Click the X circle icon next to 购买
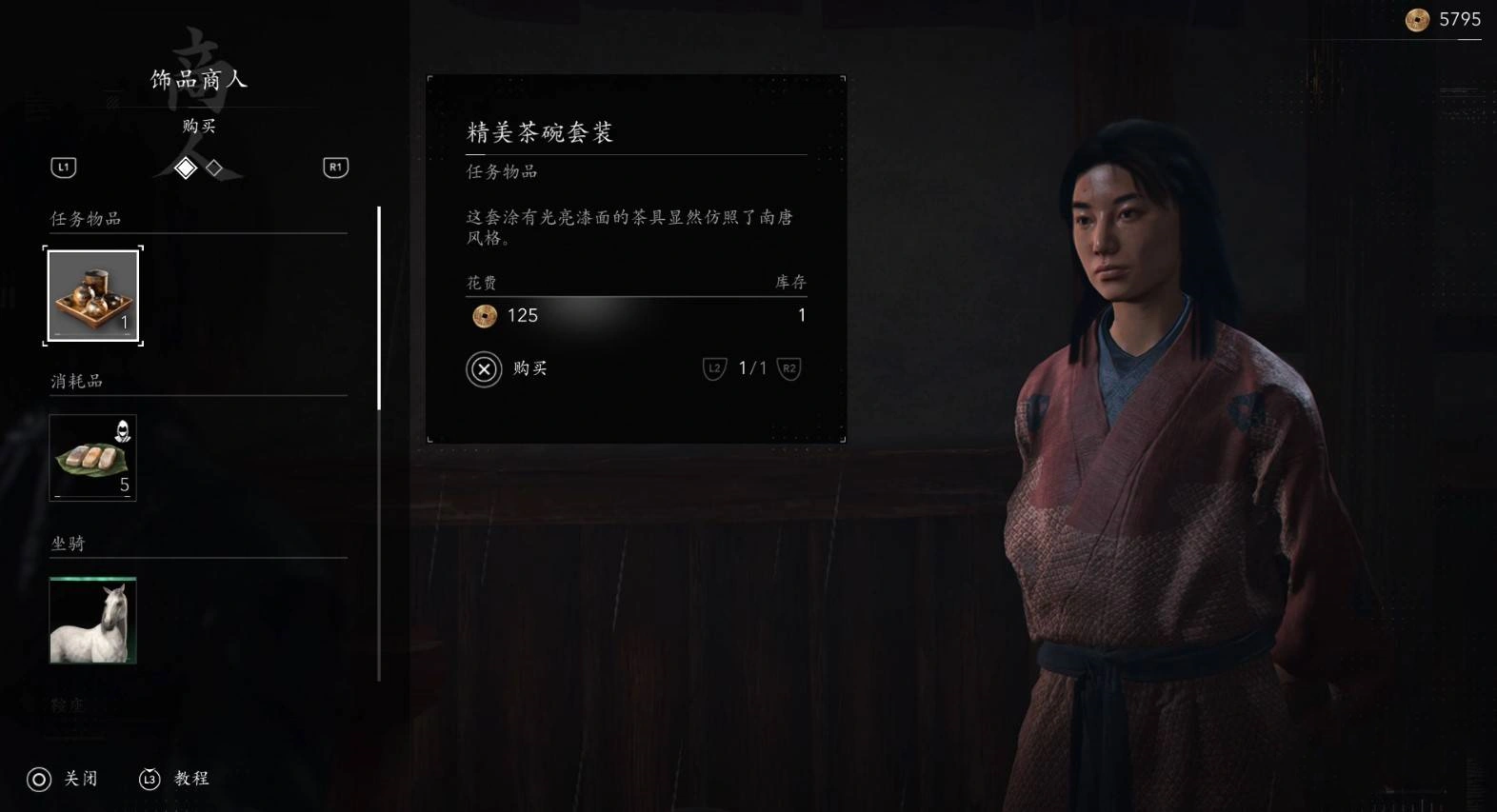 point(484,368)
